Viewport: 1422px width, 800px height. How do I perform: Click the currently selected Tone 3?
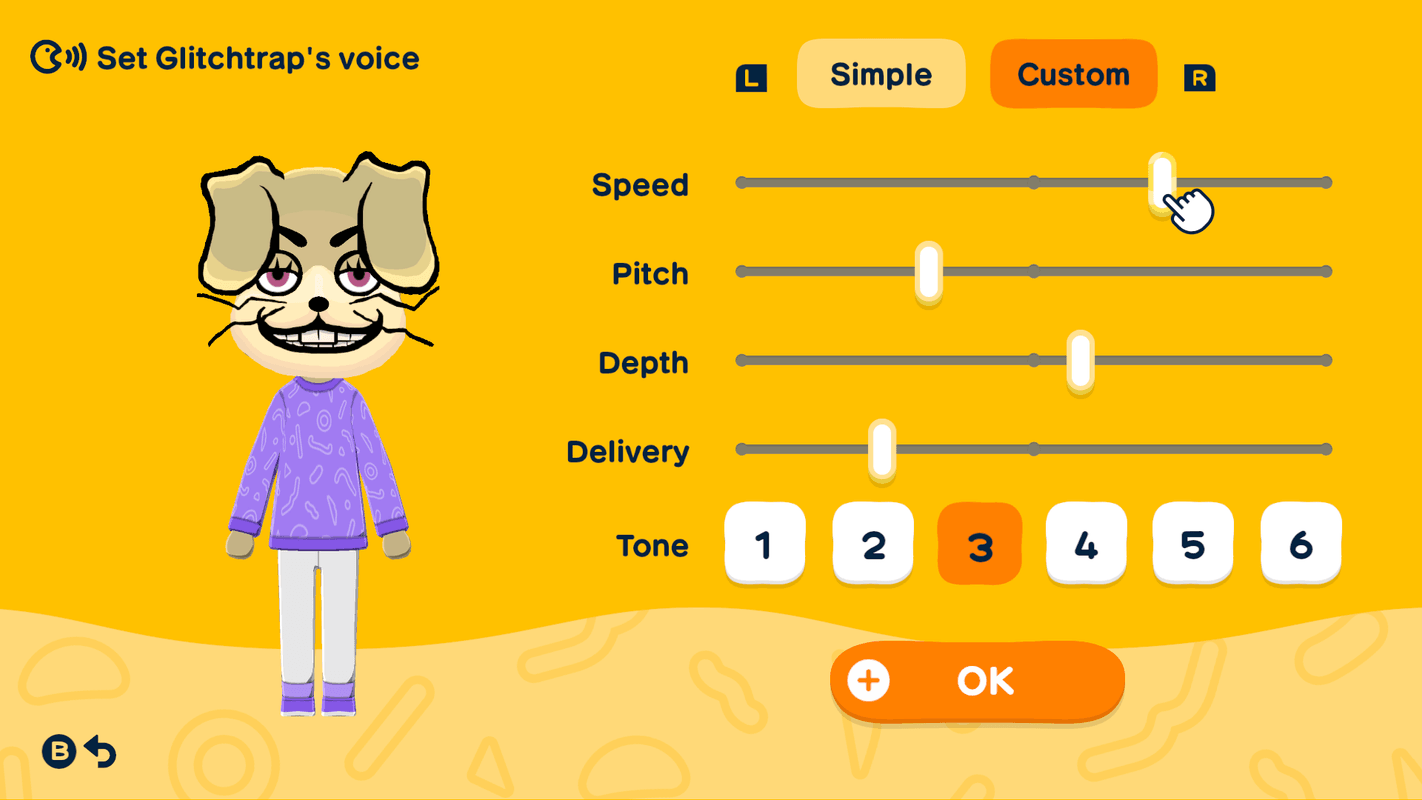coord(979,544)
